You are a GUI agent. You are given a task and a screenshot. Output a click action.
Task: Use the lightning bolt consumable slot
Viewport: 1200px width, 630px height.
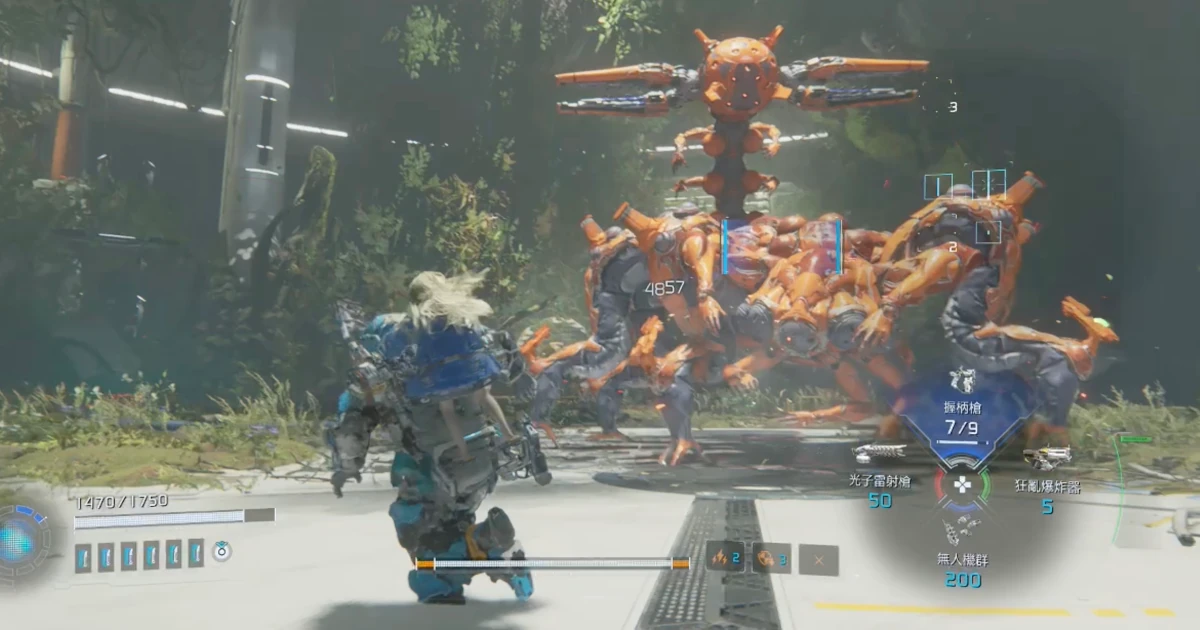click(x=725, y=558)
